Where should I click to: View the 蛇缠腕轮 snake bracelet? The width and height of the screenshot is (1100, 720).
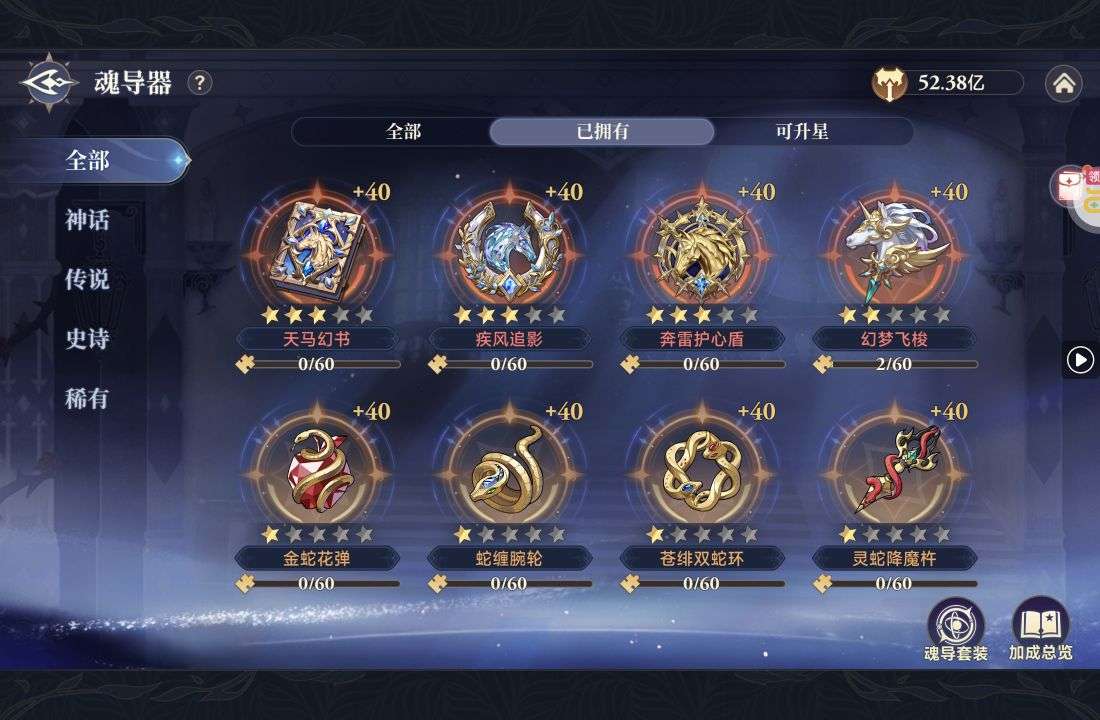pos(509,467)
